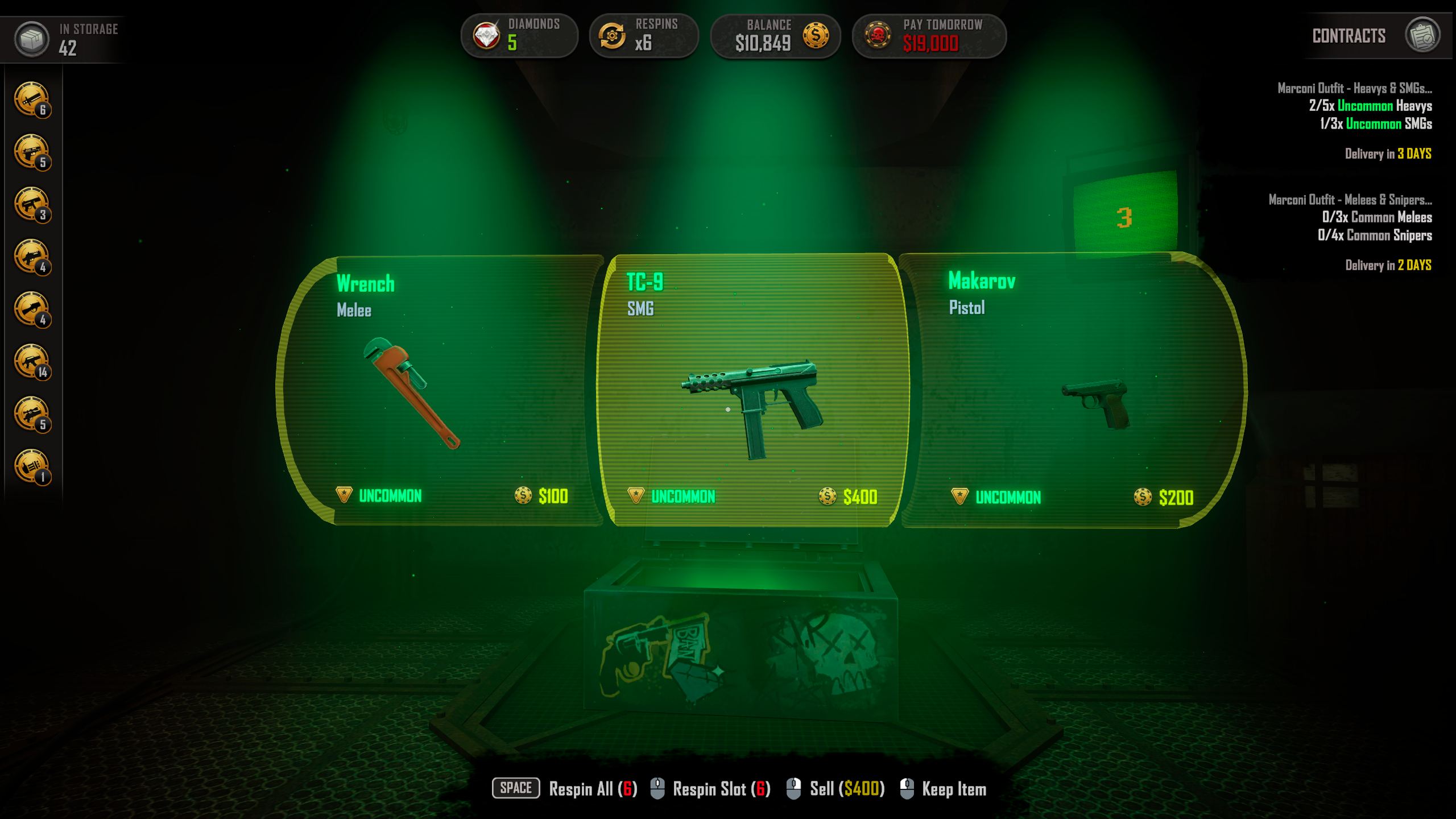Screen dimensions: 1456x819
Task: Show pistol storage category
Action: pyautogui.click(x=32, y=152)
